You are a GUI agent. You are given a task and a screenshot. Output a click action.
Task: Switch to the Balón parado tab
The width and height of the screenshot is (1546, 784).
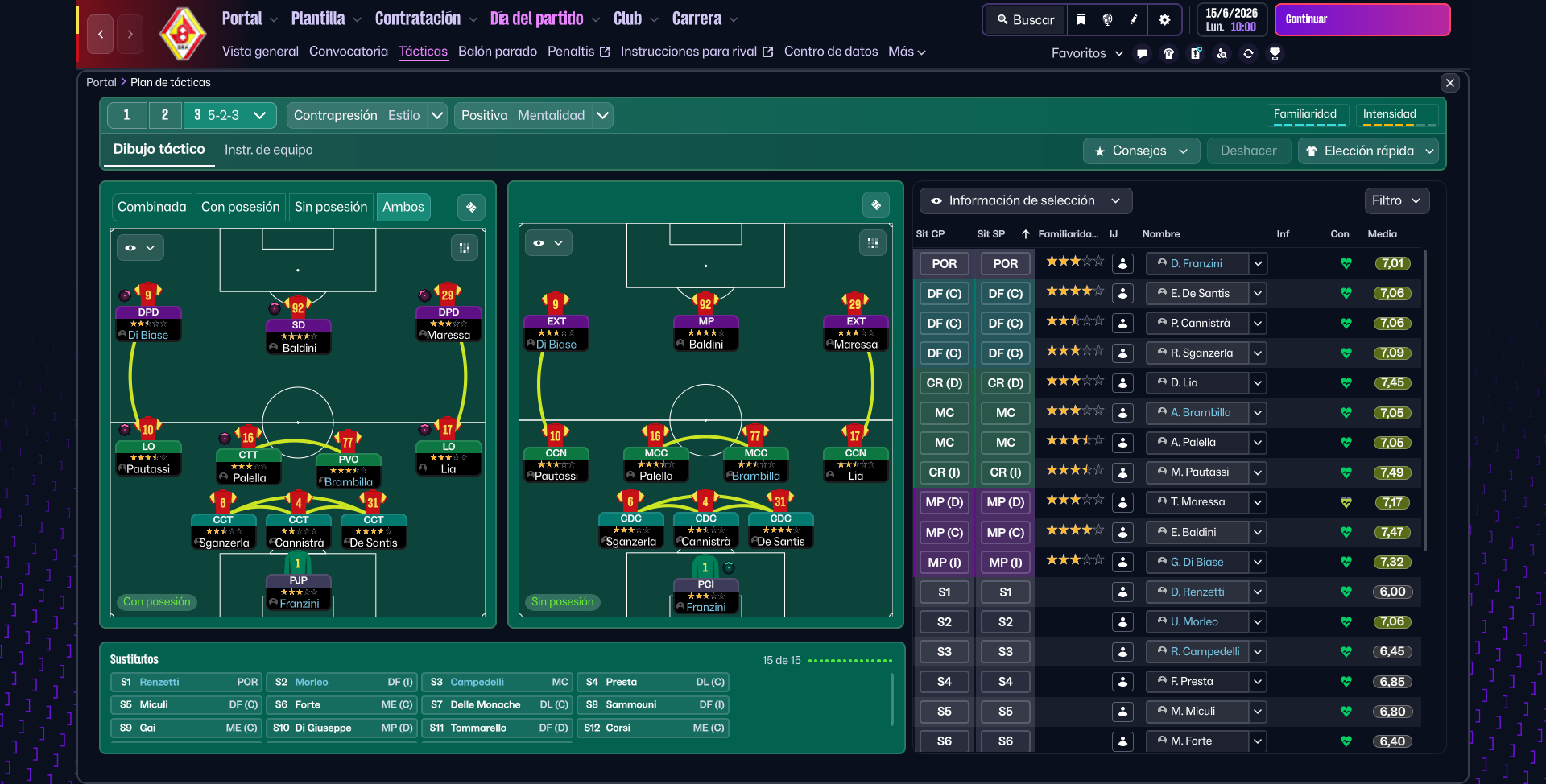(x=497, y=52)
